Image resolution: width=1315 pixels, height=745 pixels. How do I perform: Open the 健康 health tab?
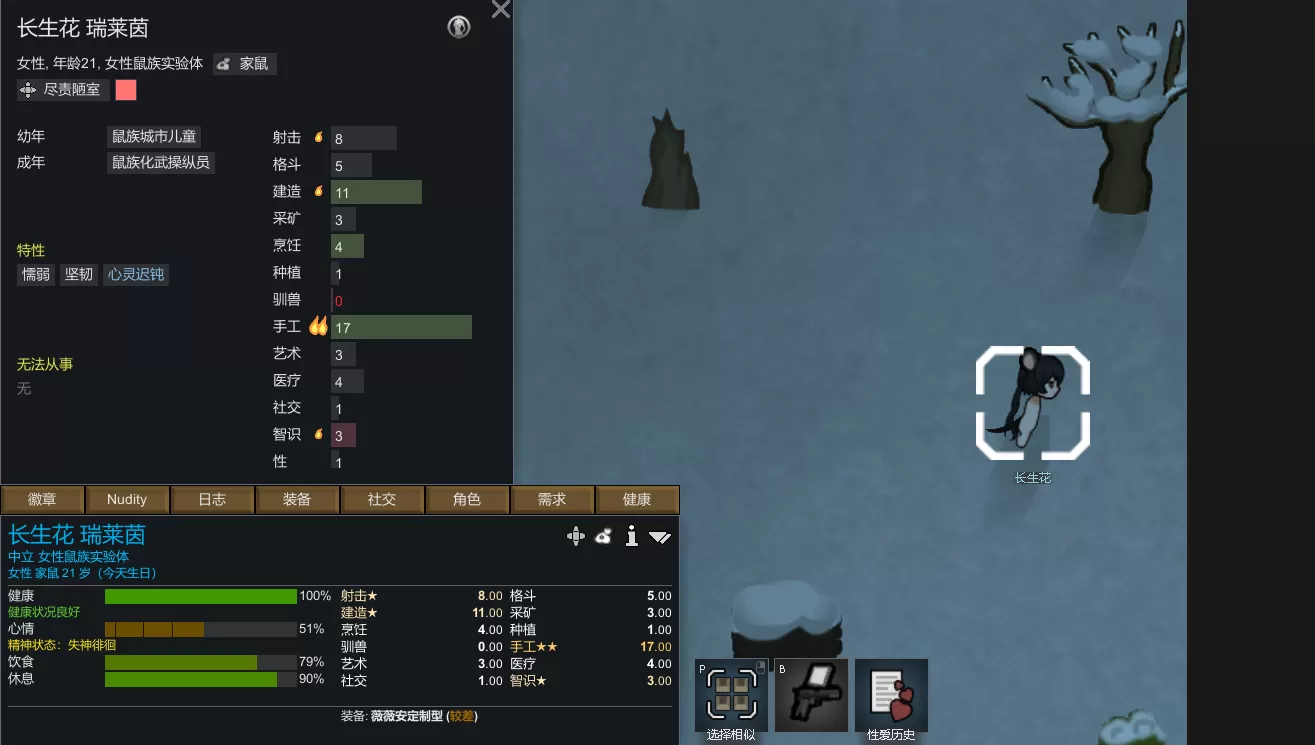tap(637, 499)
